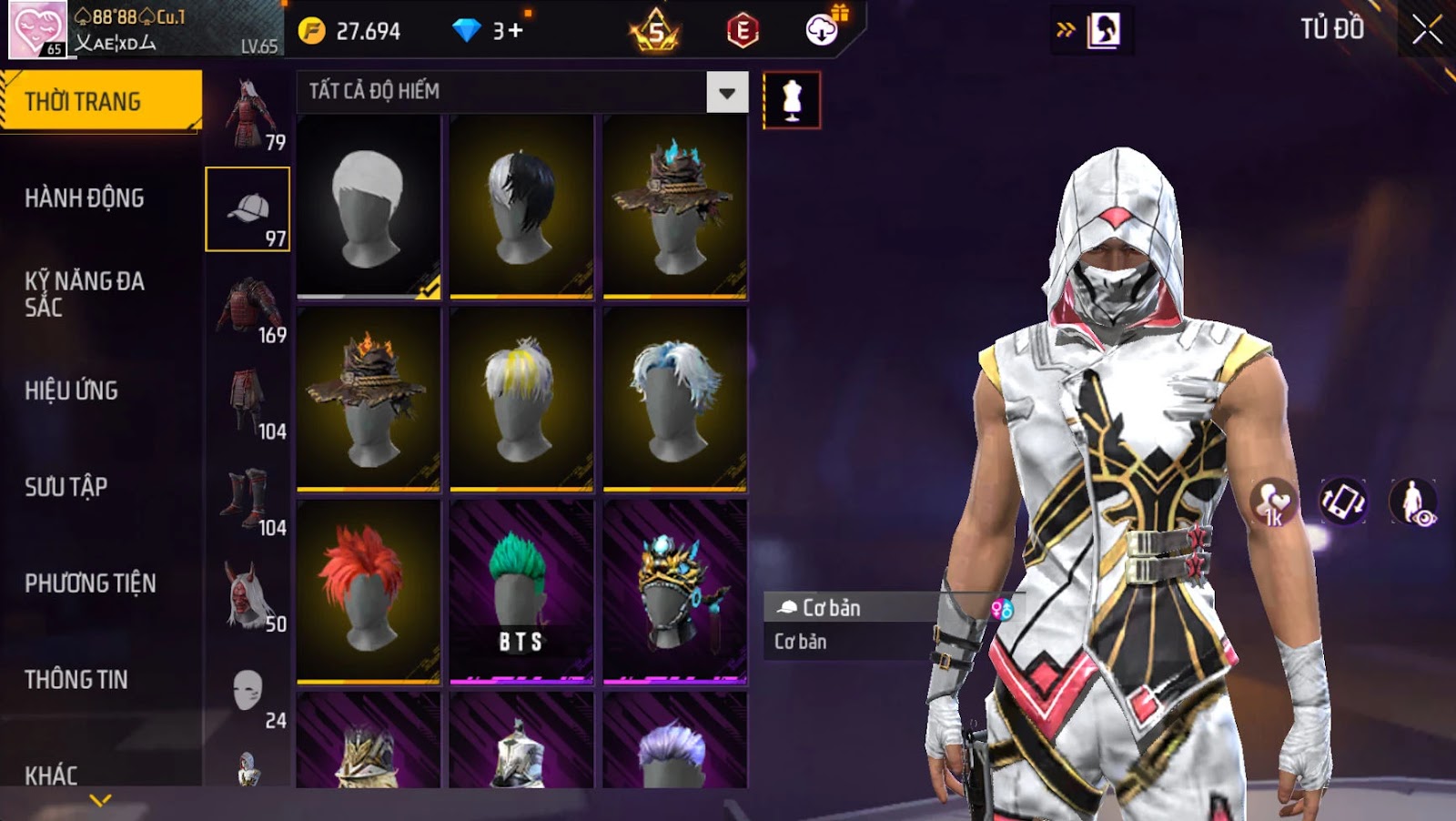Select the white hair headwear item
The width and height of the screenshot is (1456, 821).
tap(369, 207)
